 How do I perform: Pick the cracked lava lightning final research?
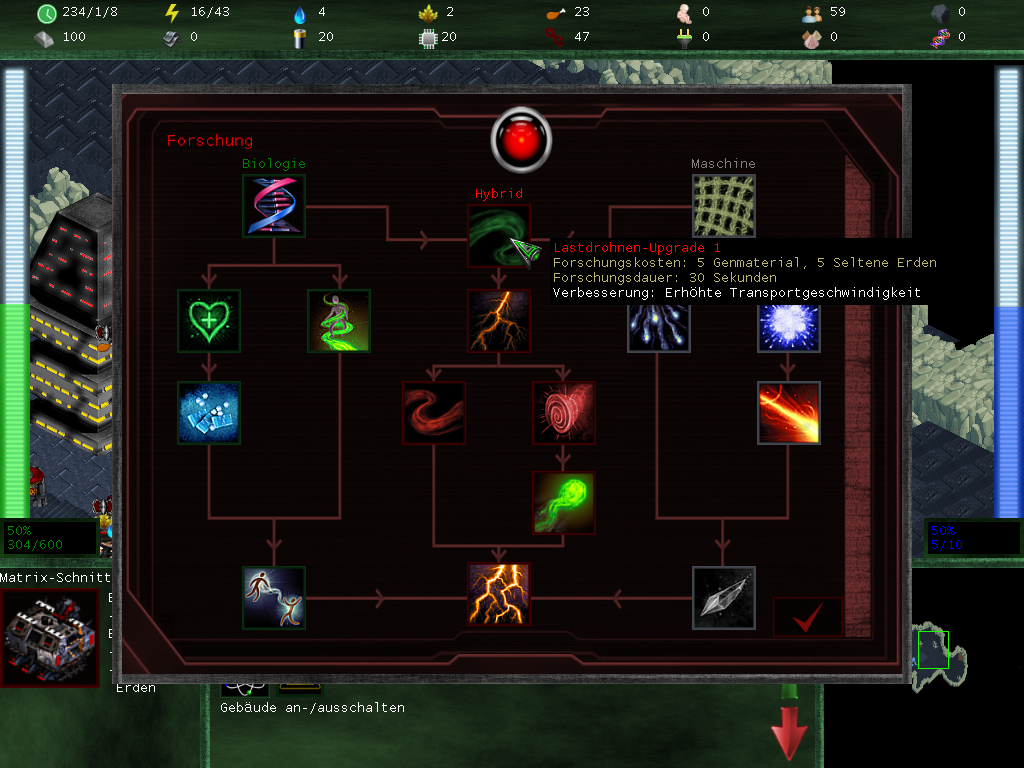click(498, 594)
